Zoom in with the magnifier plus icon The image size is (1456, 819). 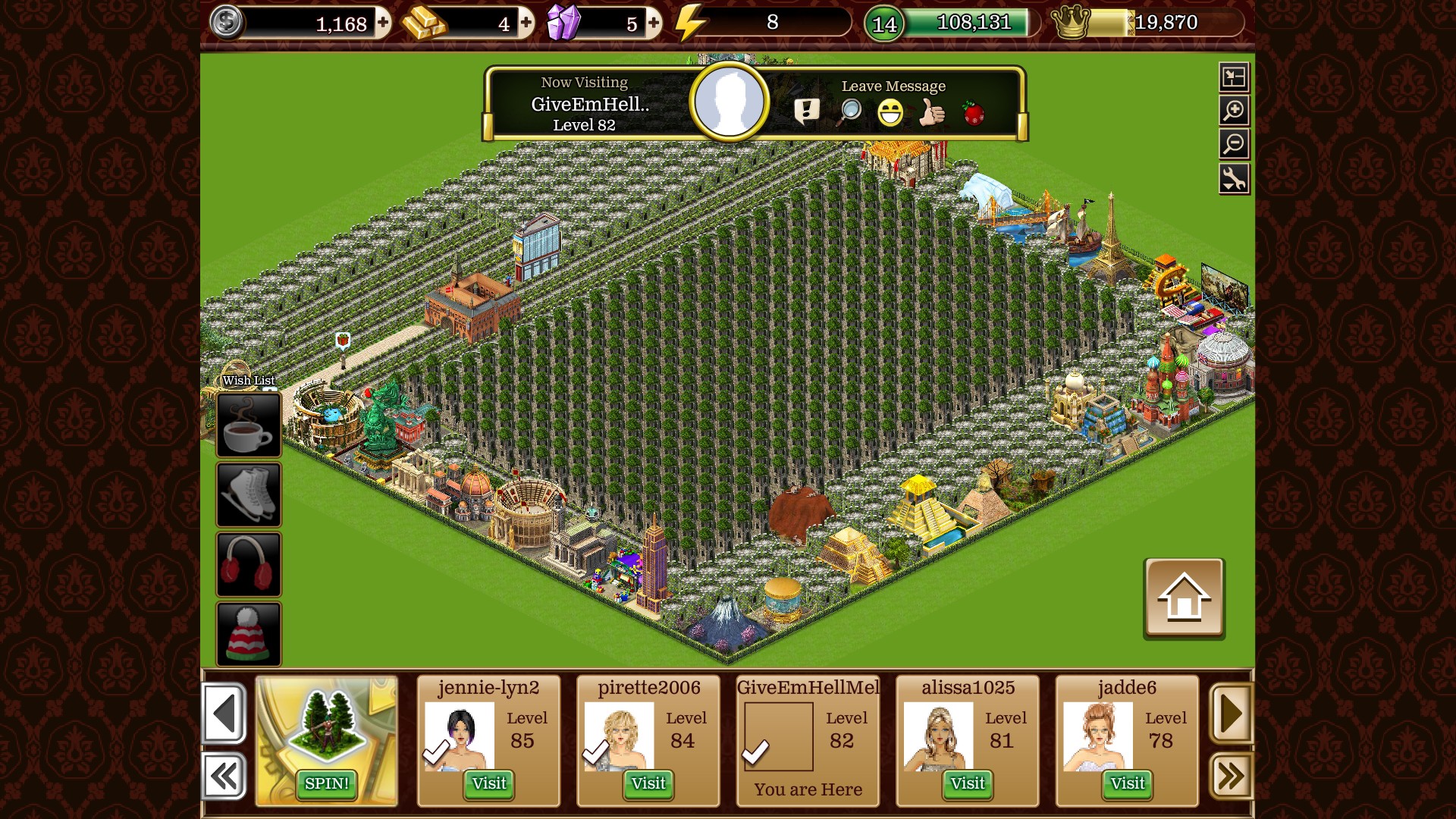(x=1234, y=111)
